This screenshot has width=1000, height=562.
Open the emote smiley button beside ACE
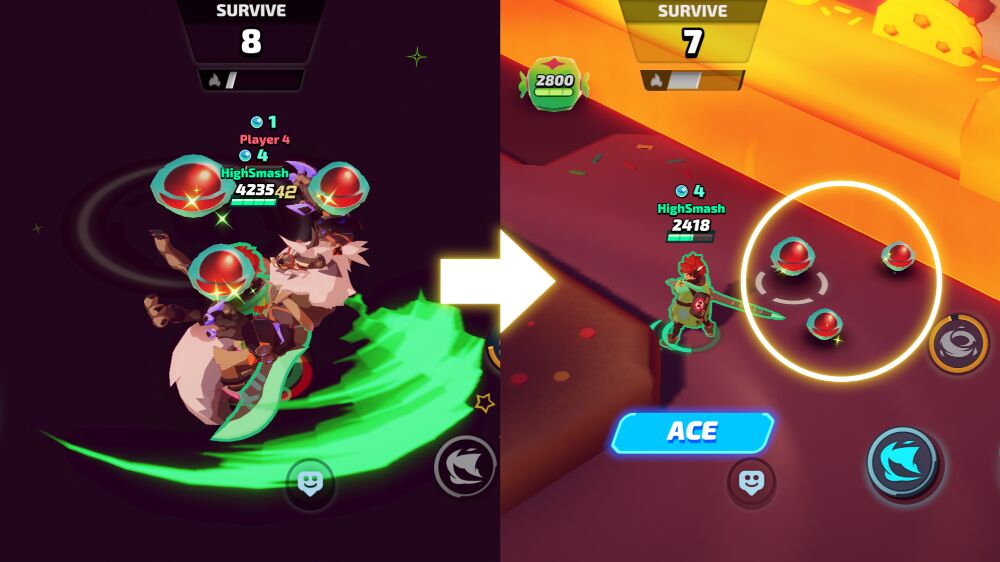[x=751, y=482]
